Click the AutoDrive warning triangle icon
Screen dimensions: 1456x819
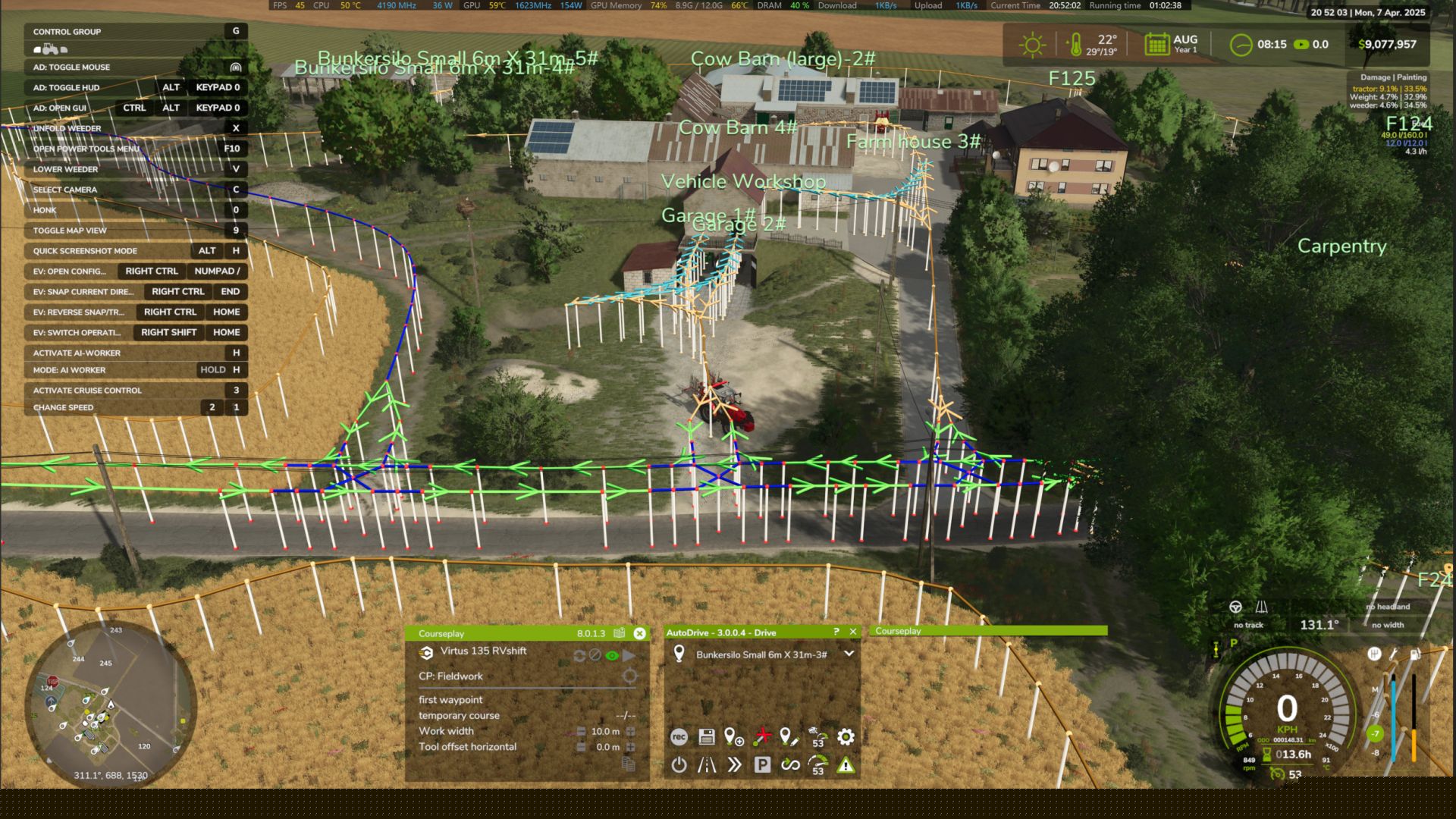tap(846, 765)
